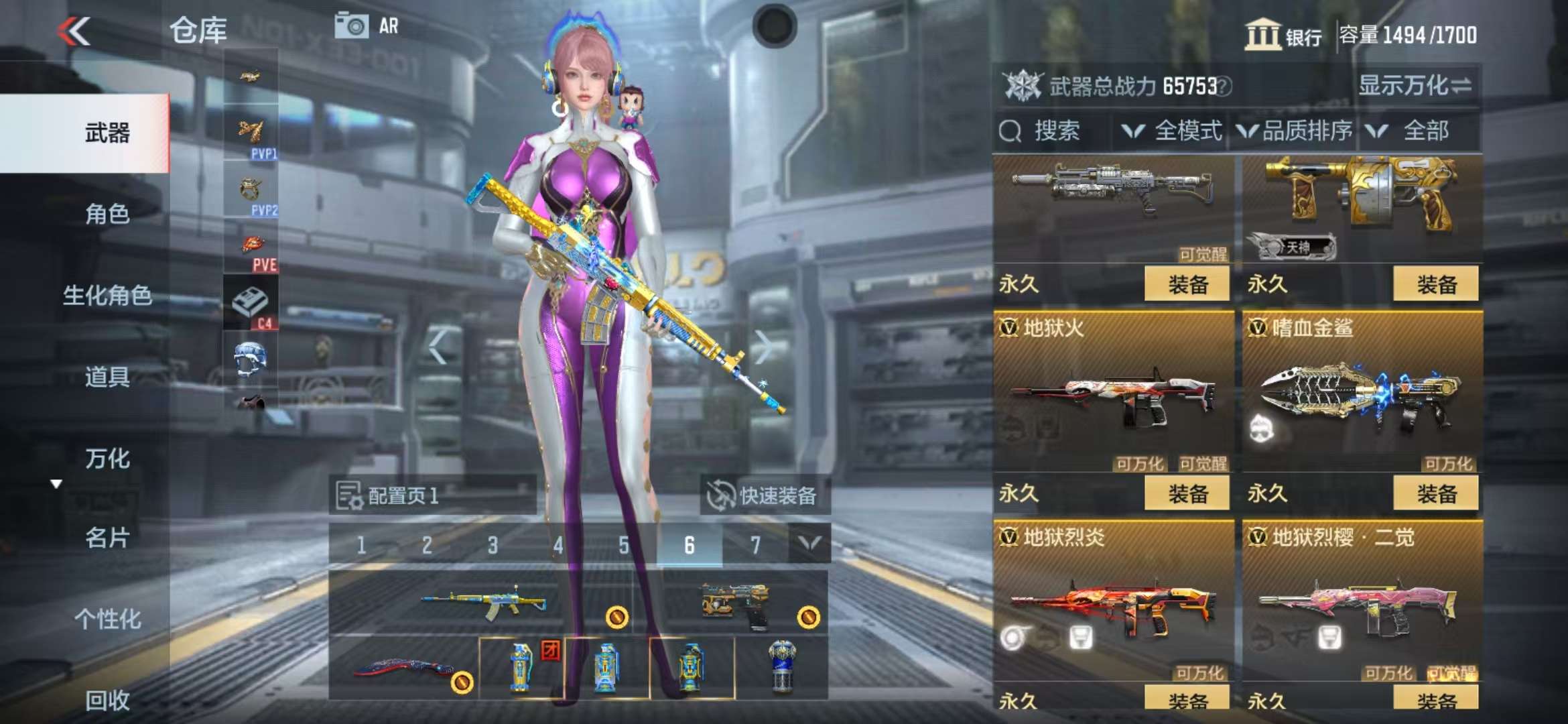This screenshot has width=1568, height=724.
Task: Equip the 嗜血金鲨 weapon
Action: point(1436,494)
